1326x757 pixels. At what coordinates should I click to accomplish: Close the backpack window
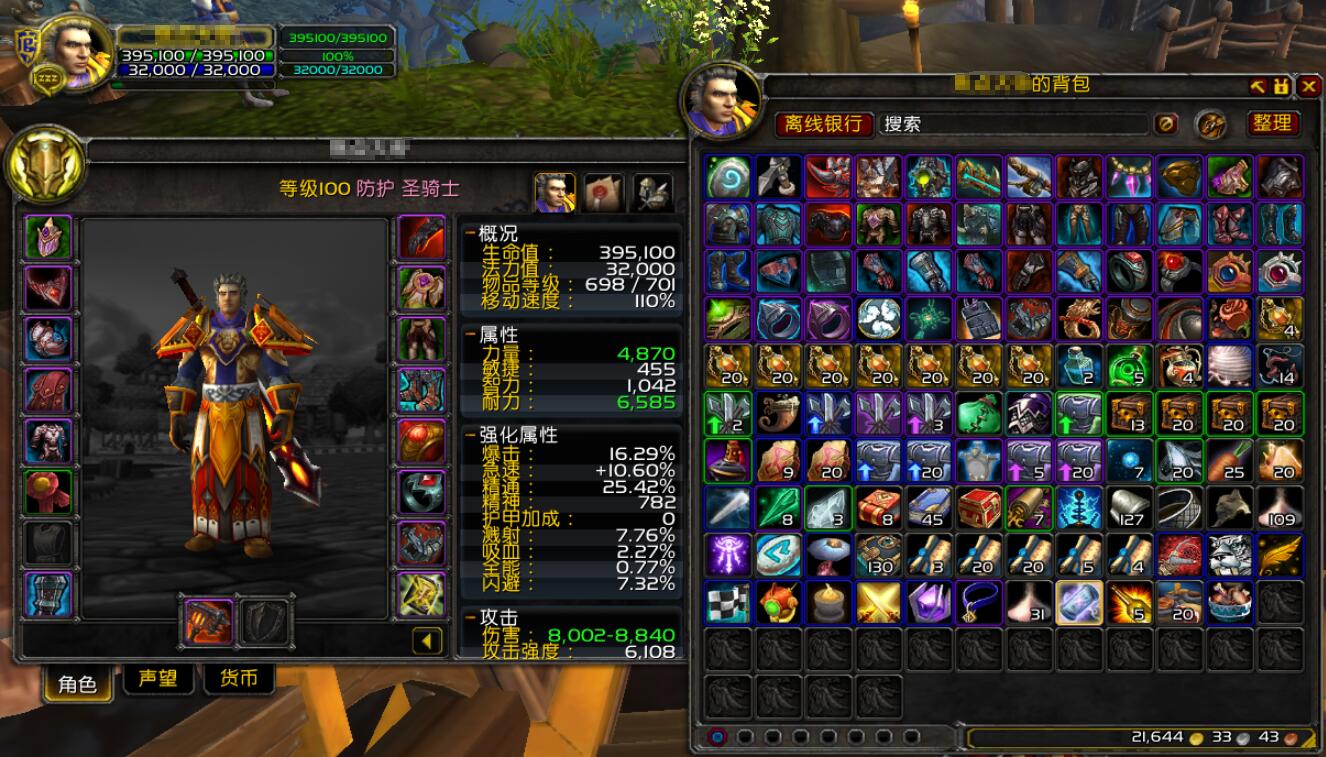(x=1308, y=87)
